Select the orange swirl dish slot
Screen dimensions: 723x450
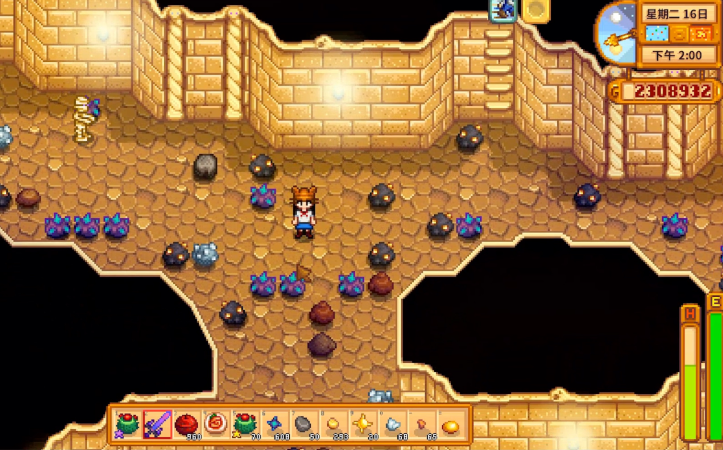pos(215,425)
